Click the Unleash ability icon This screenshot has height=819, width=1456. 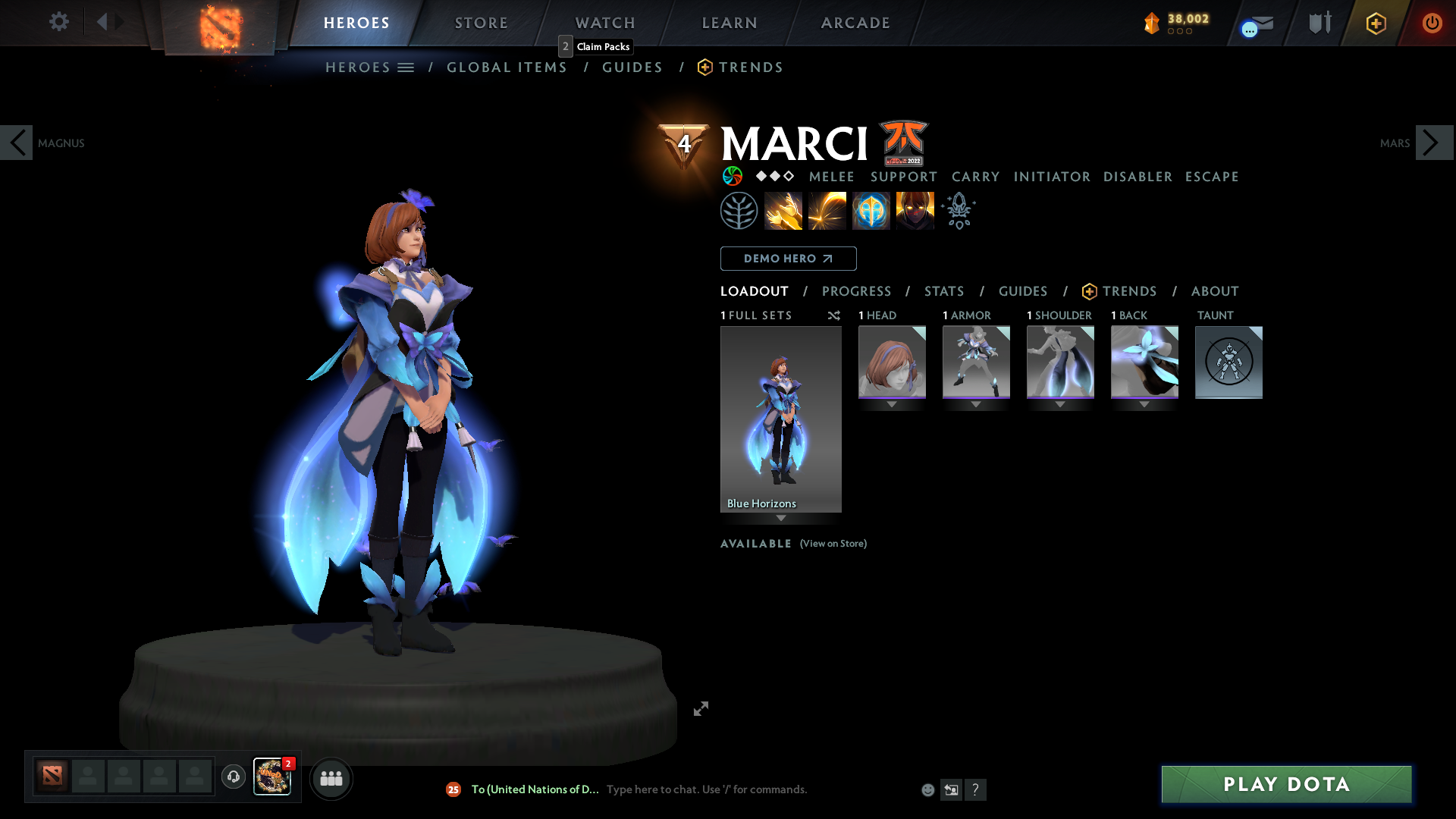(x=915, y=210)
